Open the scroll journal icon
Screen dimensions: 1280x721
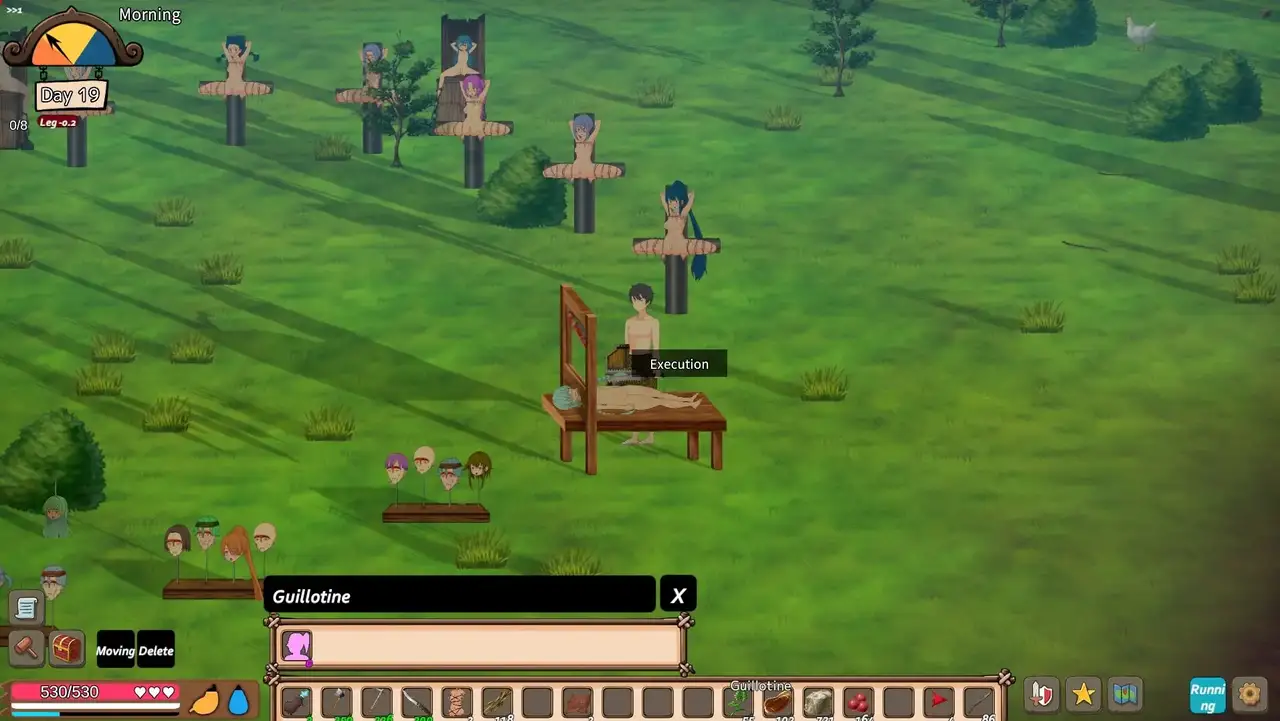click(x=27, y=607)
